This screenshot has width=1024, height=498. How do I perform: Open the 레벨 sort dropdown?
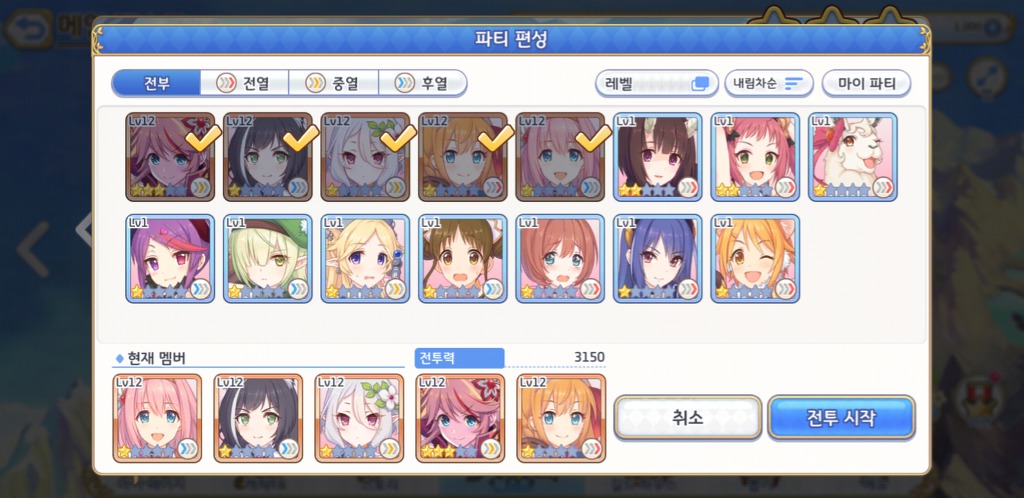pos(656,83)
